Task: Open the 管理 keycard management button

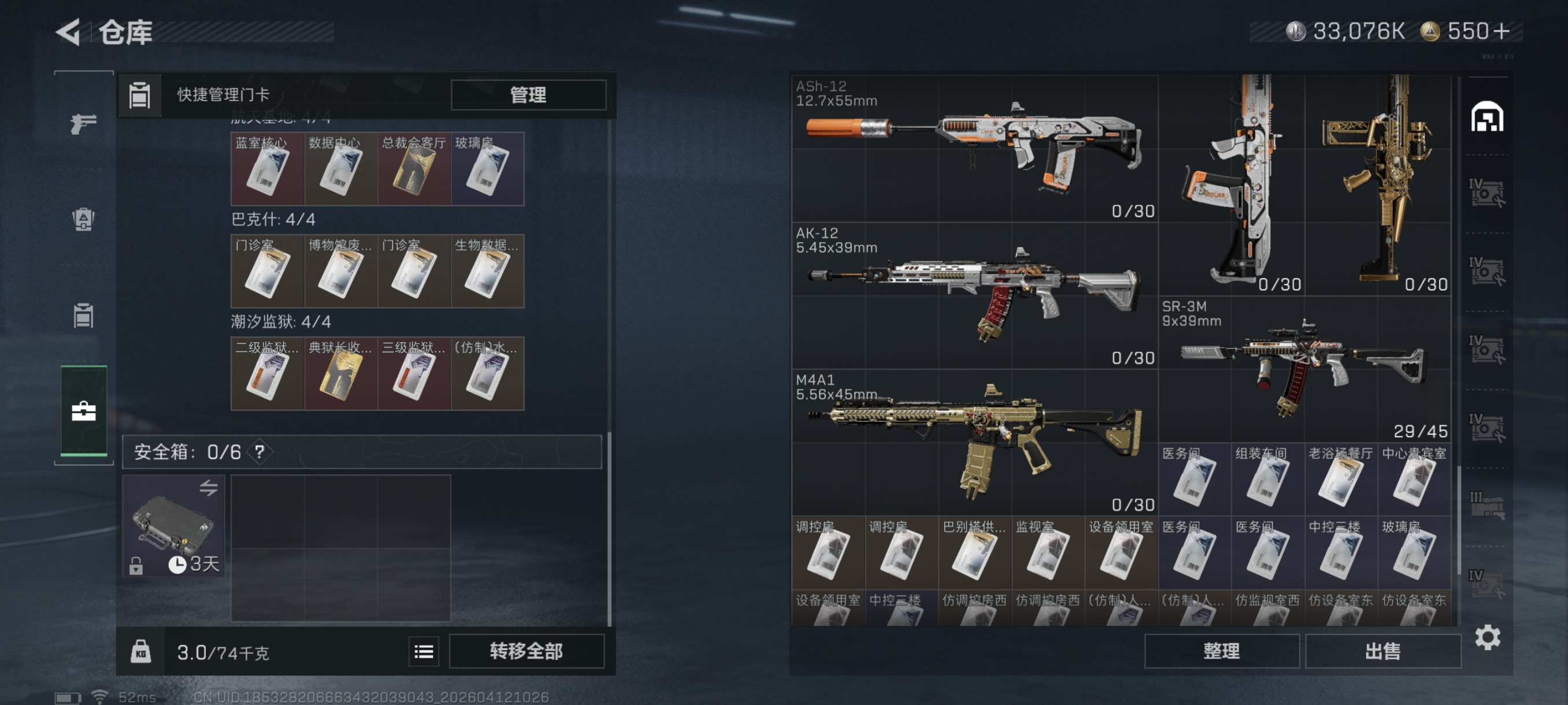Action: pyautogui.click(x=528, y=95)
